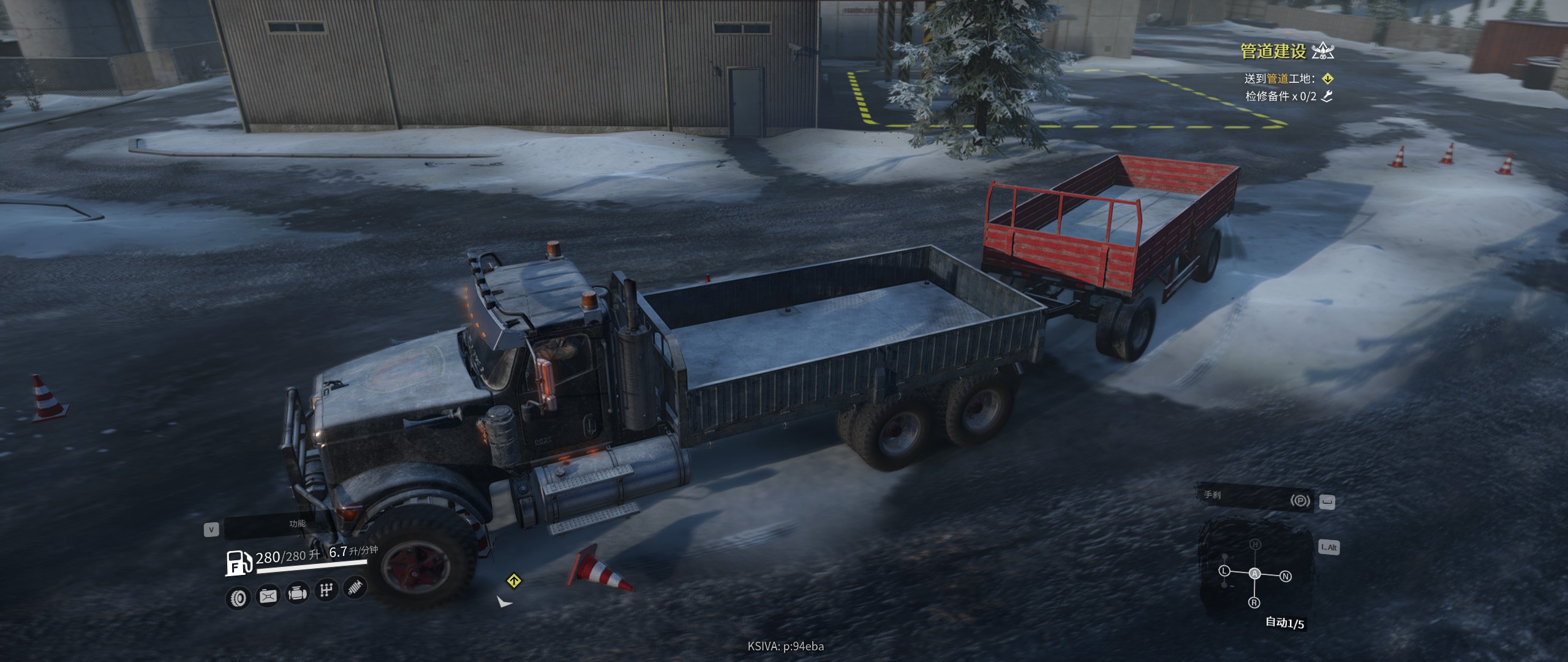This screenshot has width=1568, height=662.
Task: Select the suspension spring status icon
Action: tap(355, 587)
